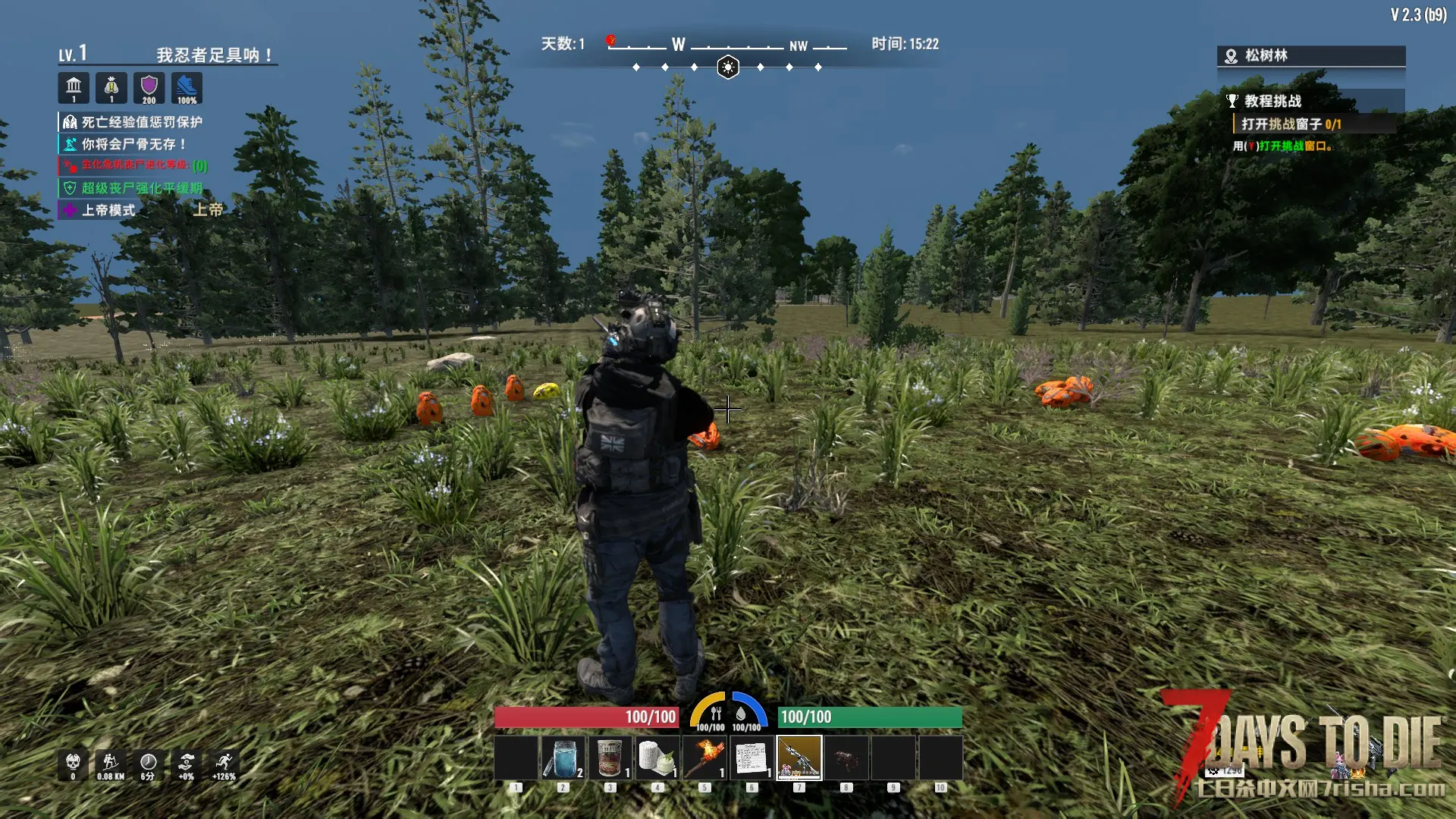
Task: Click the blue running shoe icon
Action: (x=187, y=88)
